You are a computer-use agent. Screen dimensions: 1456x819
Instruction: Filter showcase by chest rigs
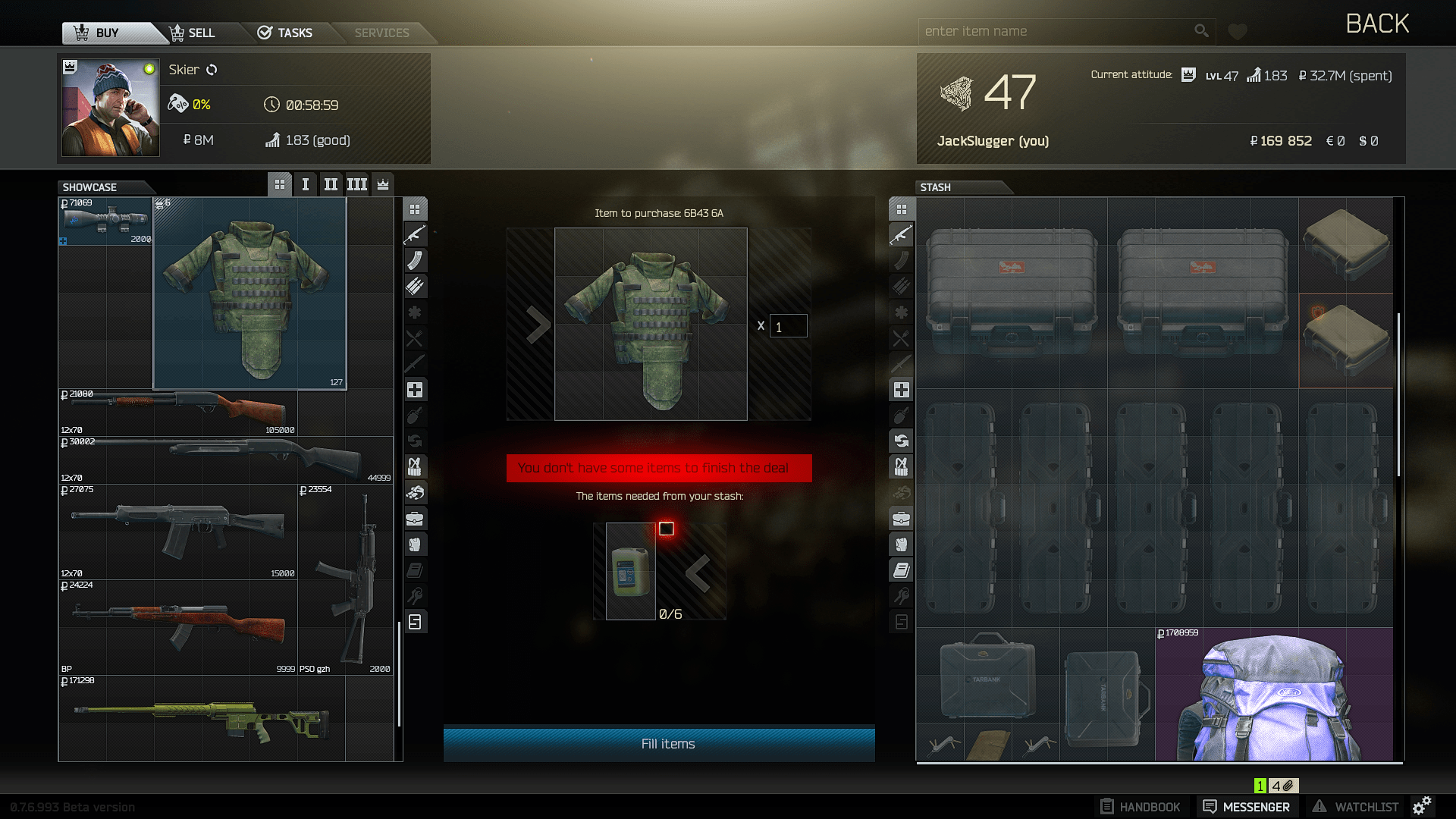pyautogui.click(x=415, y=466)
